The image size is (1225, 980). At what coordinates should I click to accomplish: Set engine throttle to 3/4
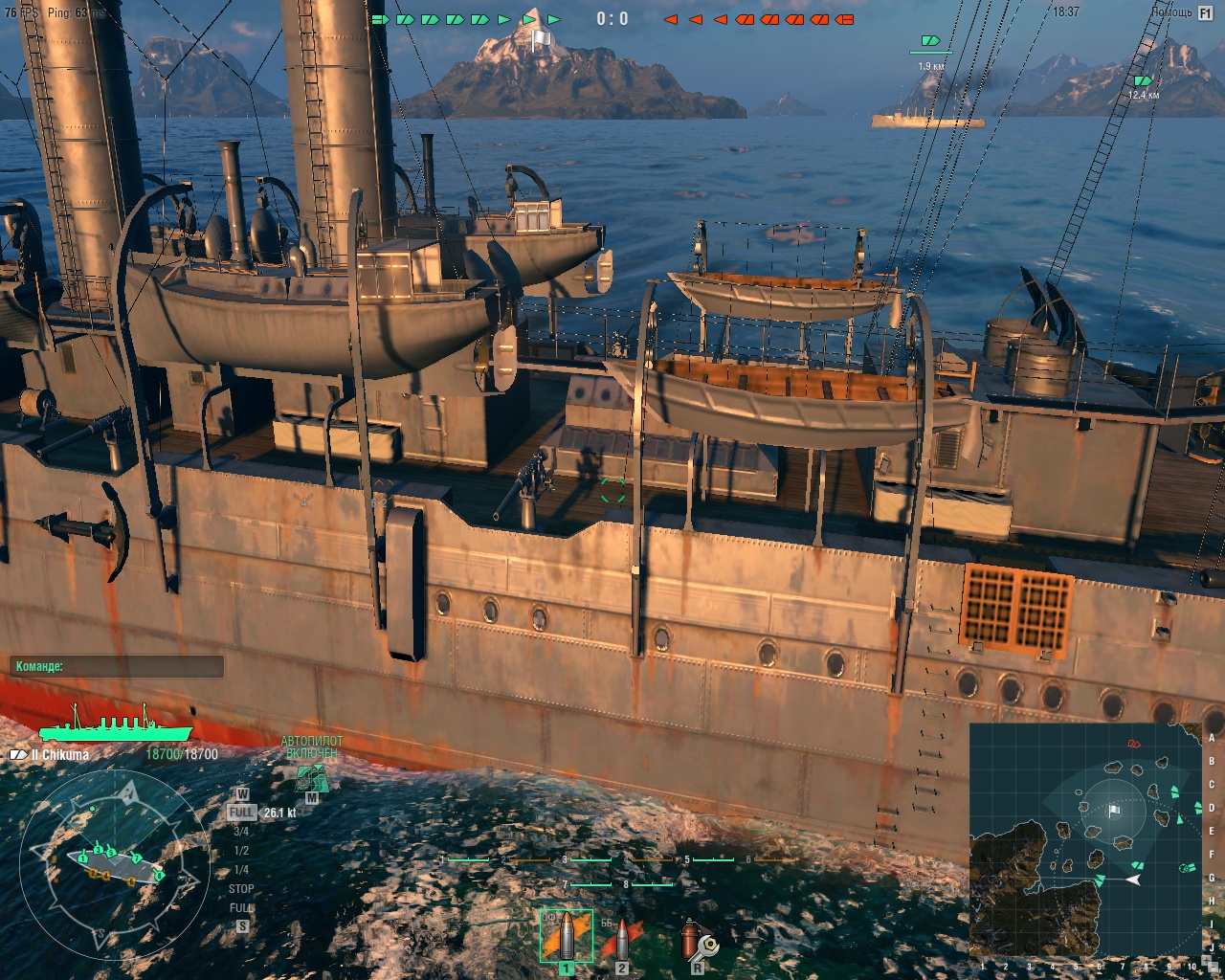241,832
